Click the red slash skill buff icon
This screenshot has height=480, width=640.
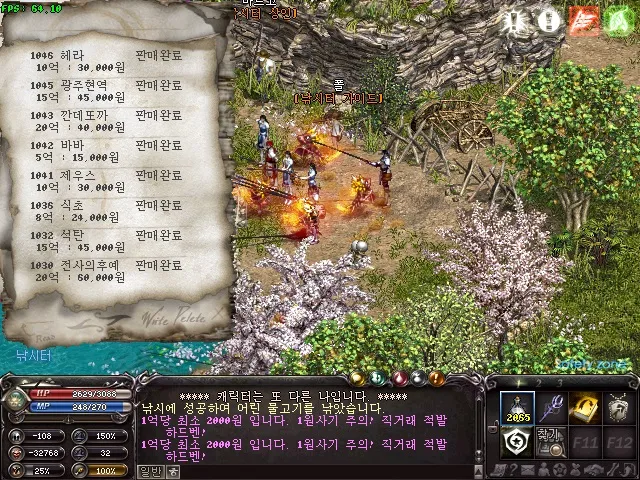tap(583, 21)
